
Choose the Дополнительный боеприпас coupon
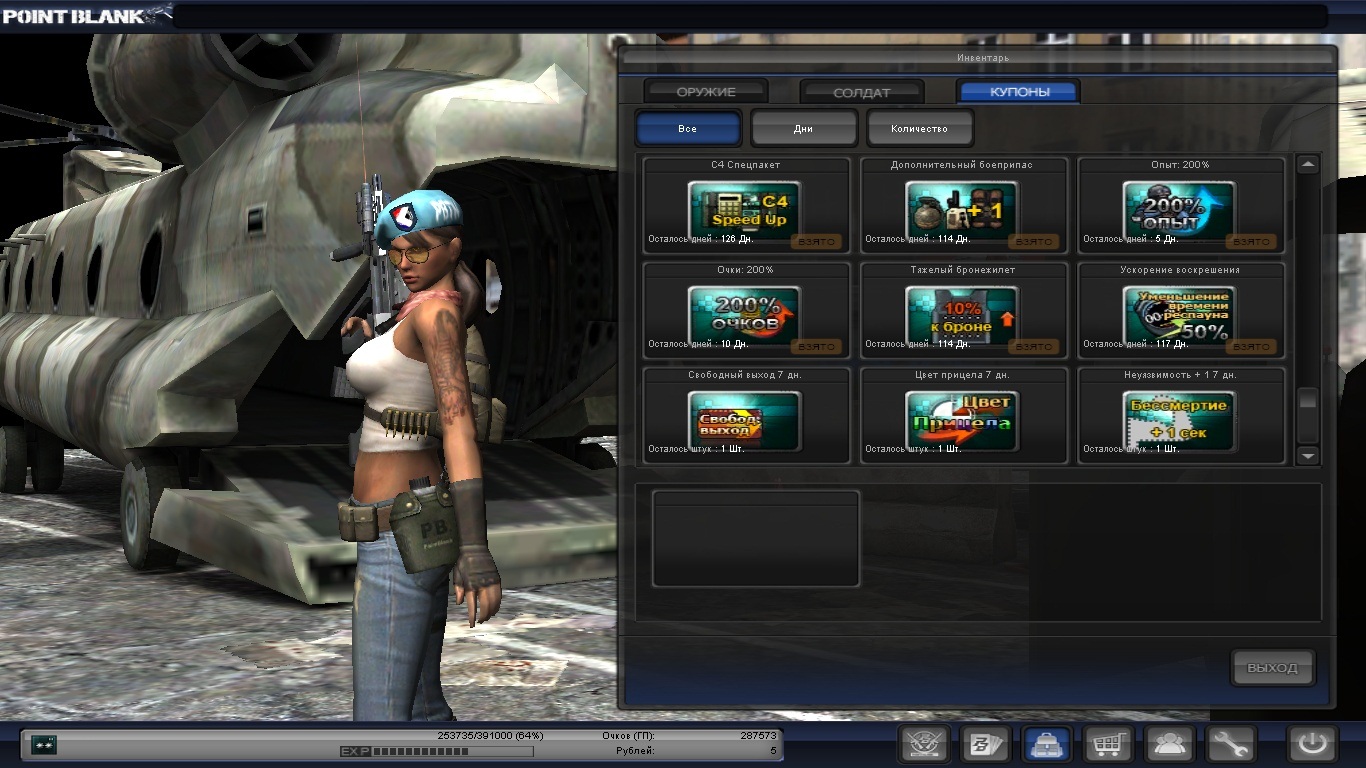pos(962,209)
